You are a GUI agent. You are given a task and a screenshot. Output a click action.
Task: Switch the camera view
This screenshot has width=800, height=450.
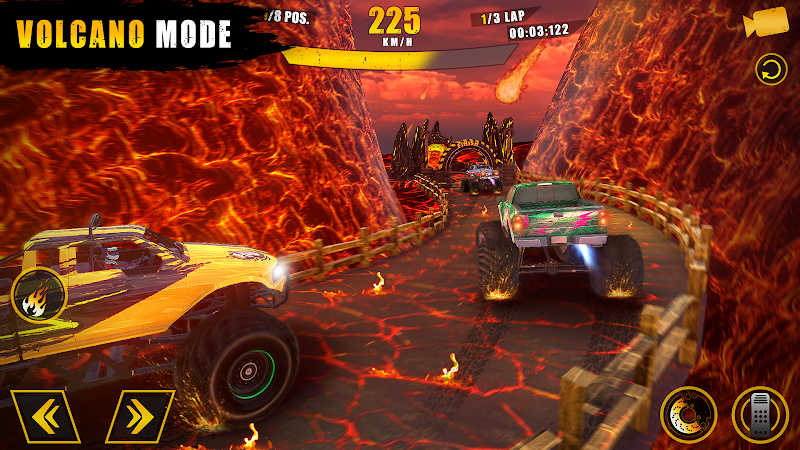(x=766, y=22)
